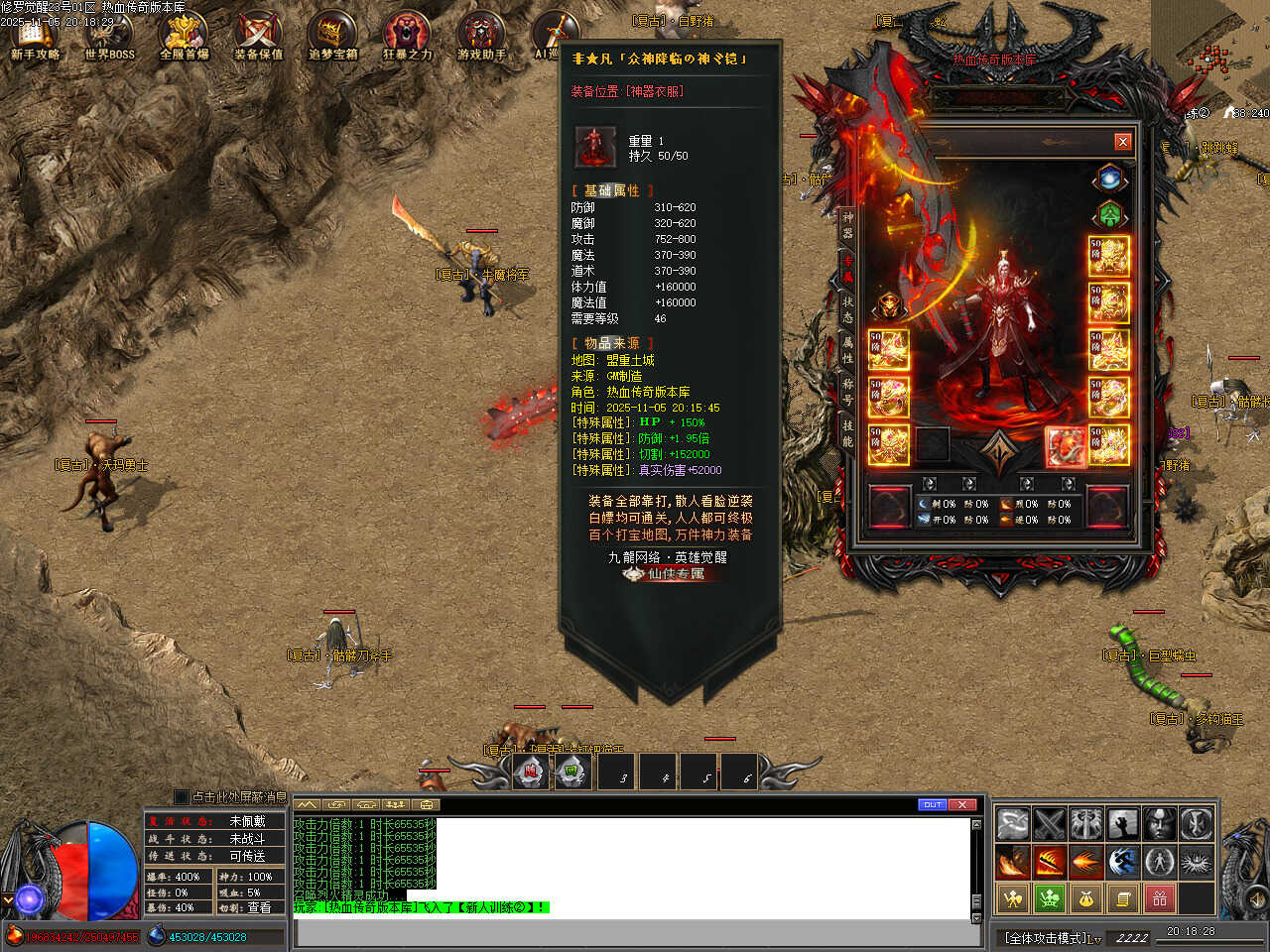Open the red gift box icon
The height and width of the screenshot is (952, 1270).
[x=1159, y=898]
